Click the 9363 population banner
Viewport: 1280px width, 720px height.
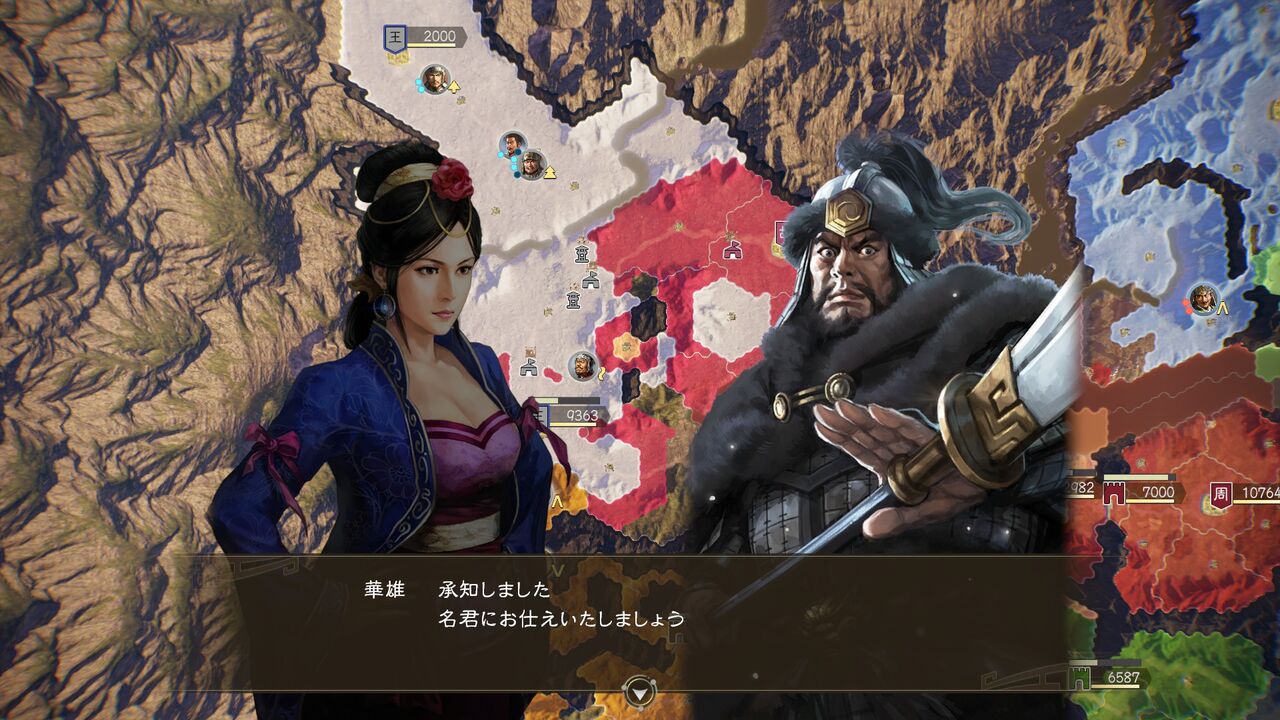[583, 413]
